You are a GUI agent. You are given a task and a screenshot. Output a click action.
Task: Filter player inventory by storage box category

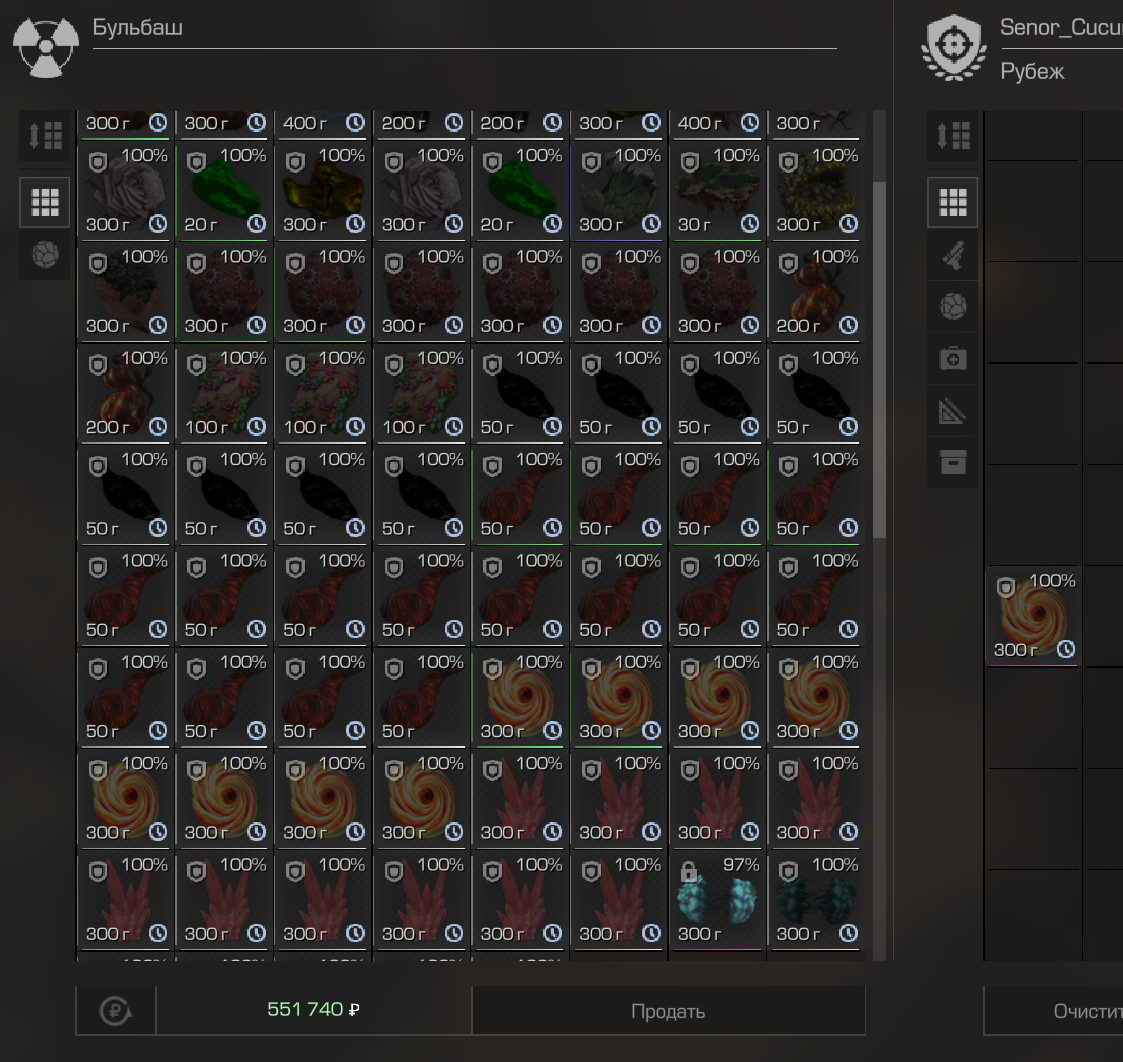pos(953,463)
